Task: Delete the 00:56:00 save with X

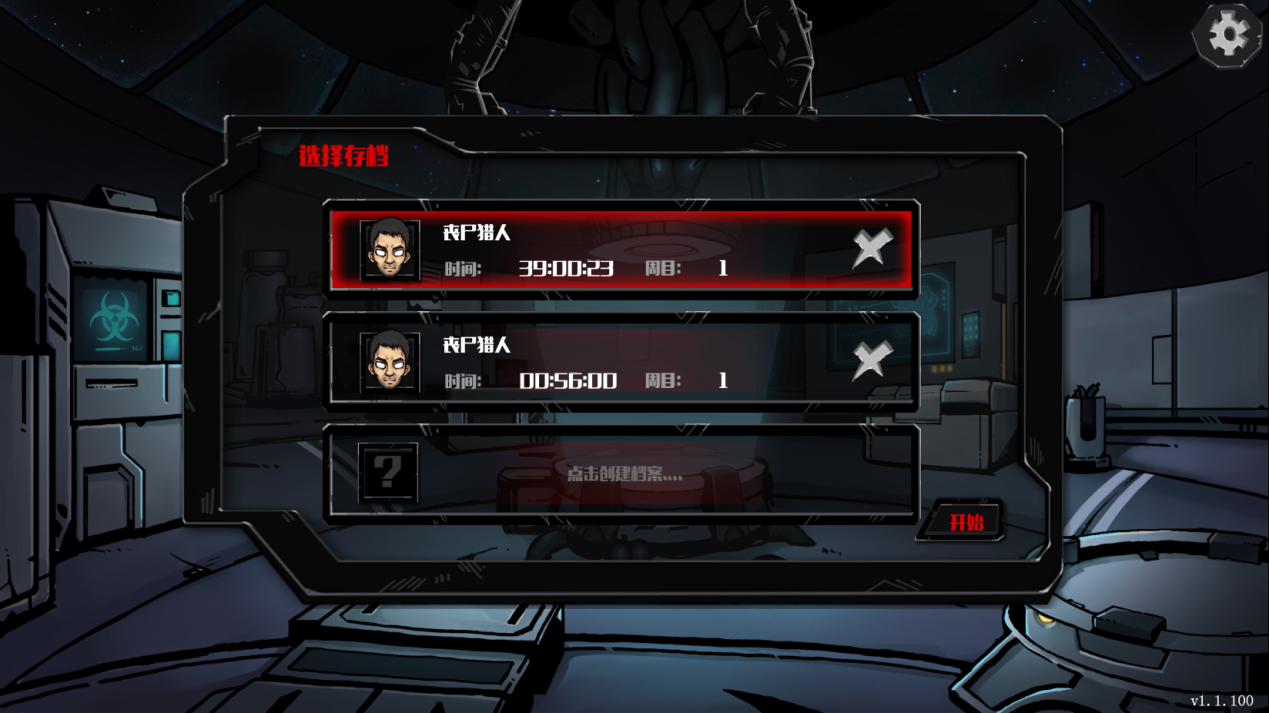Action: tap(871, 360)
